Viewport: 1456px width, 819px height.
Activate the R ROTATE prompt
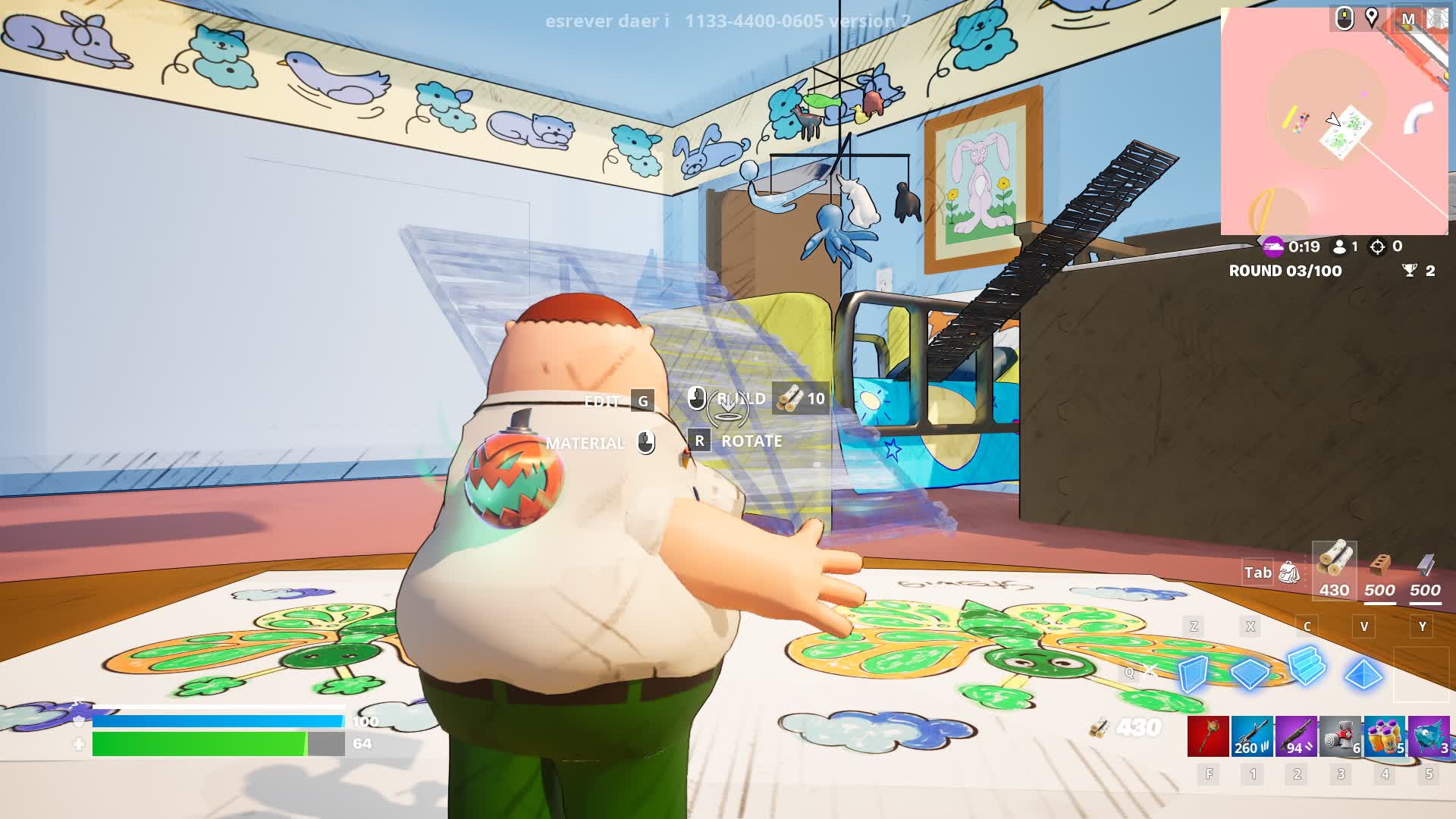tap(701, 441)
